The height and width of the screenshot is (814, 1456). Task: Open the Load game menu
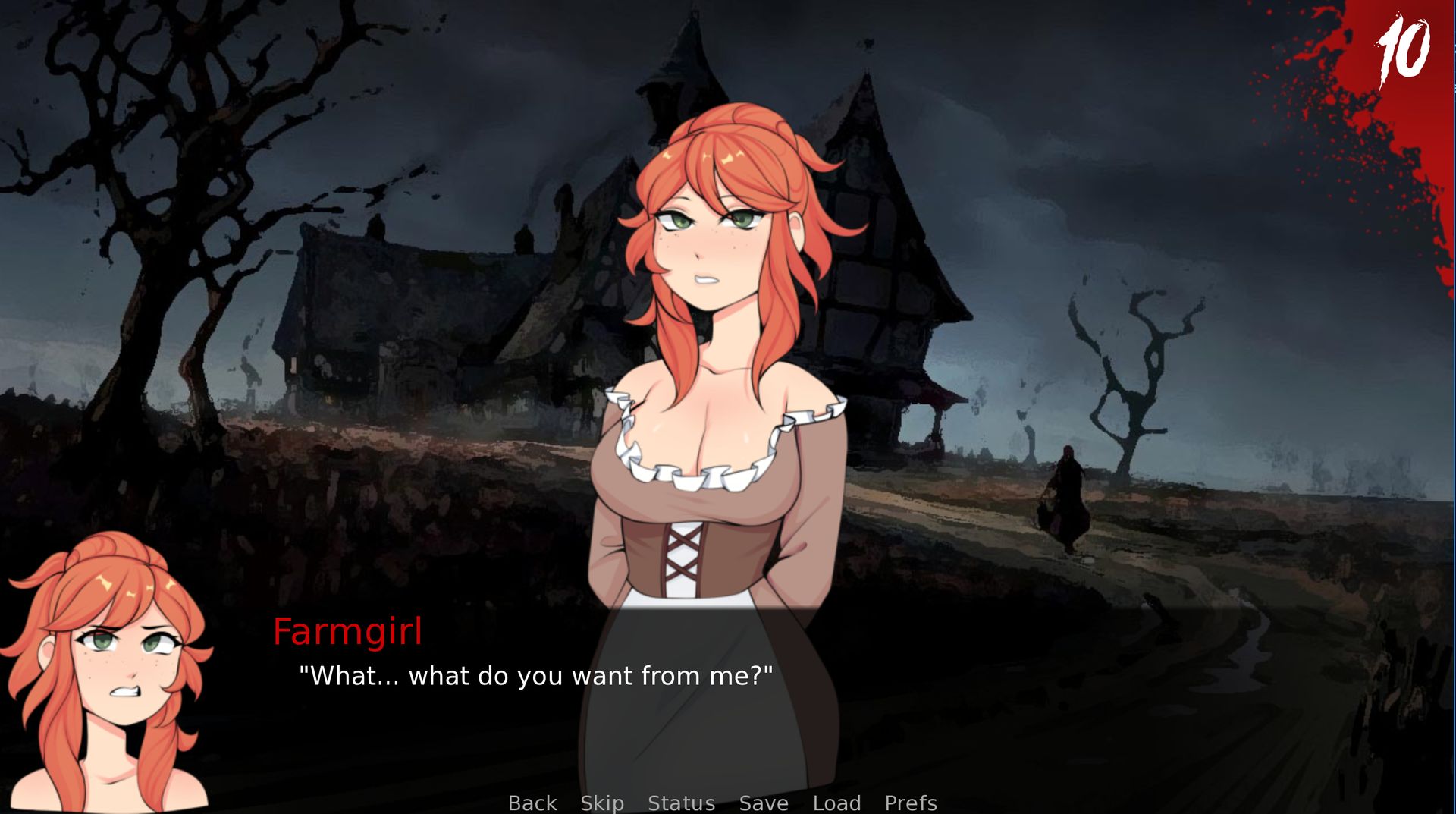836,803
